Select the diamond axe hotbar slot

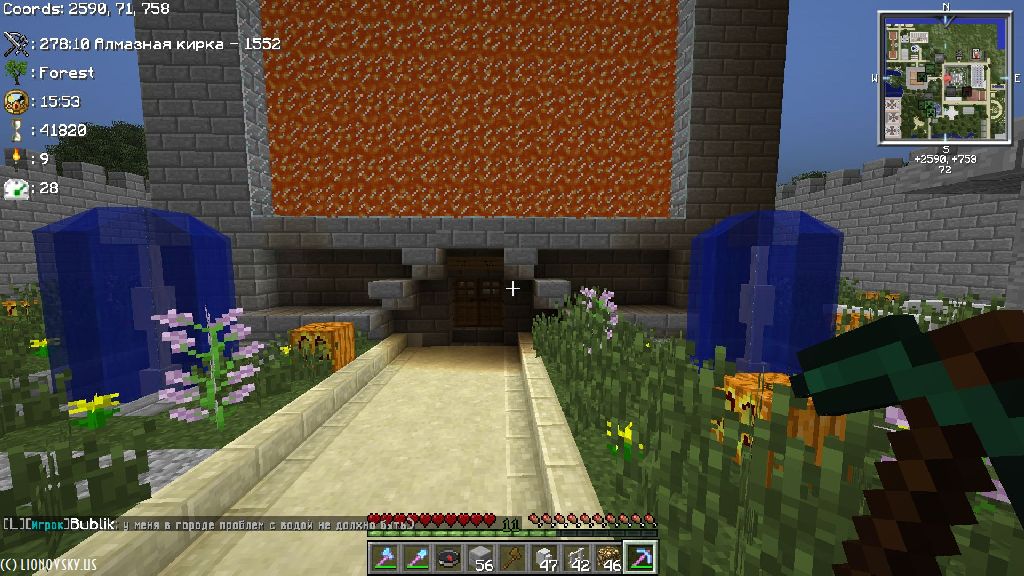pyautogui.click(x=385, y=557)
